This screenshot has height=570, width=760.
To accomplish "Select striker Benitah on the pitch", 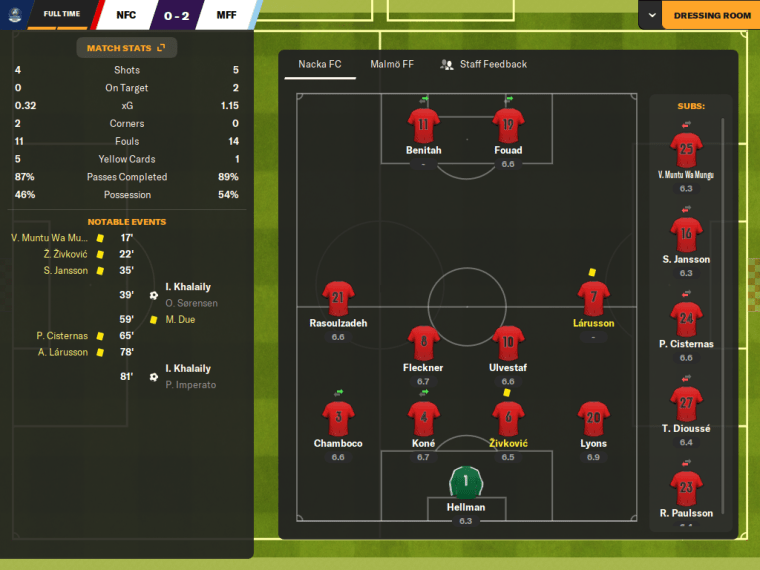I will pos(423,126).
